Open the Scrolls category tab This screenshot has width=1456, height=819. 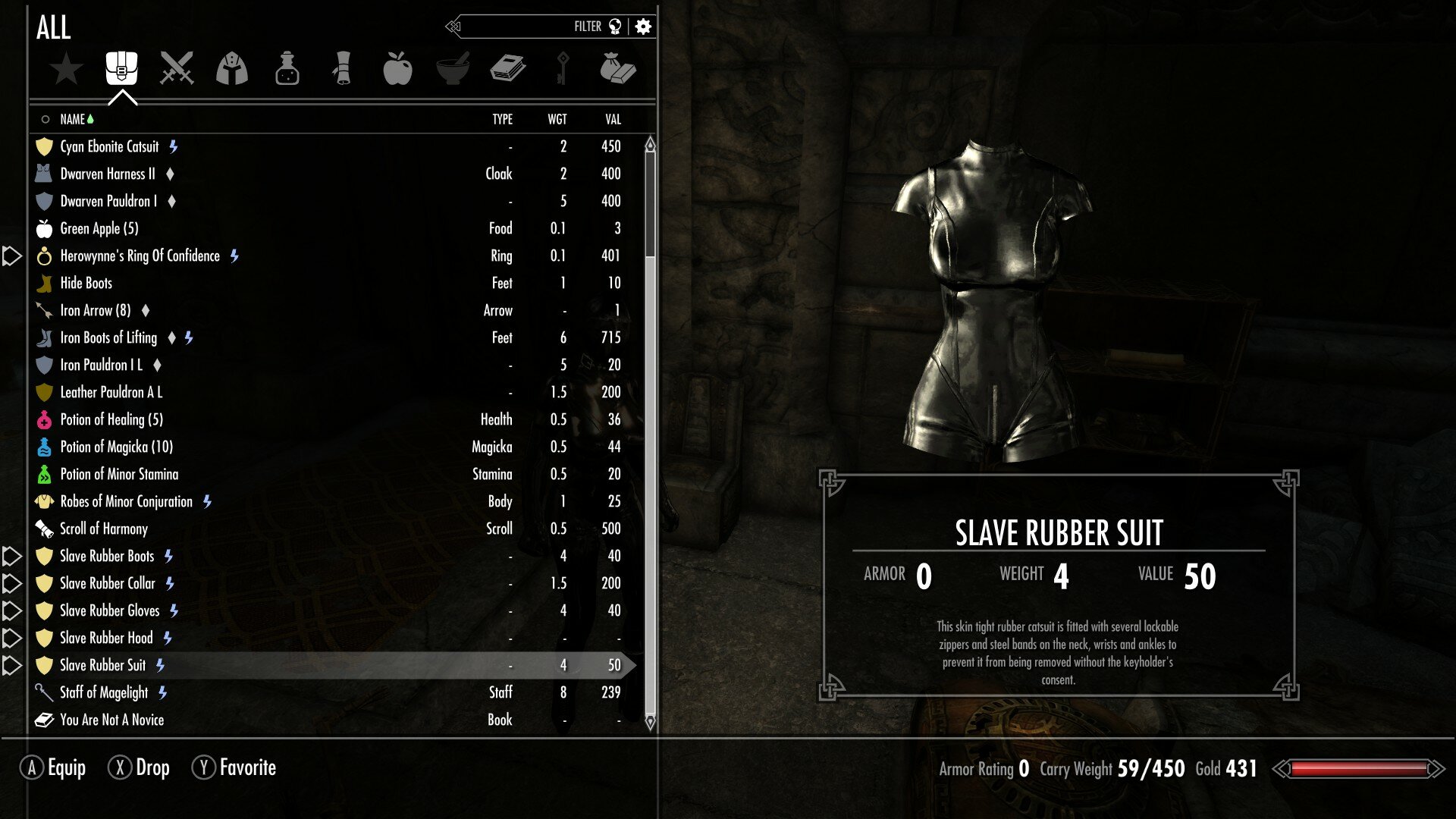click(x=343, y=68)
